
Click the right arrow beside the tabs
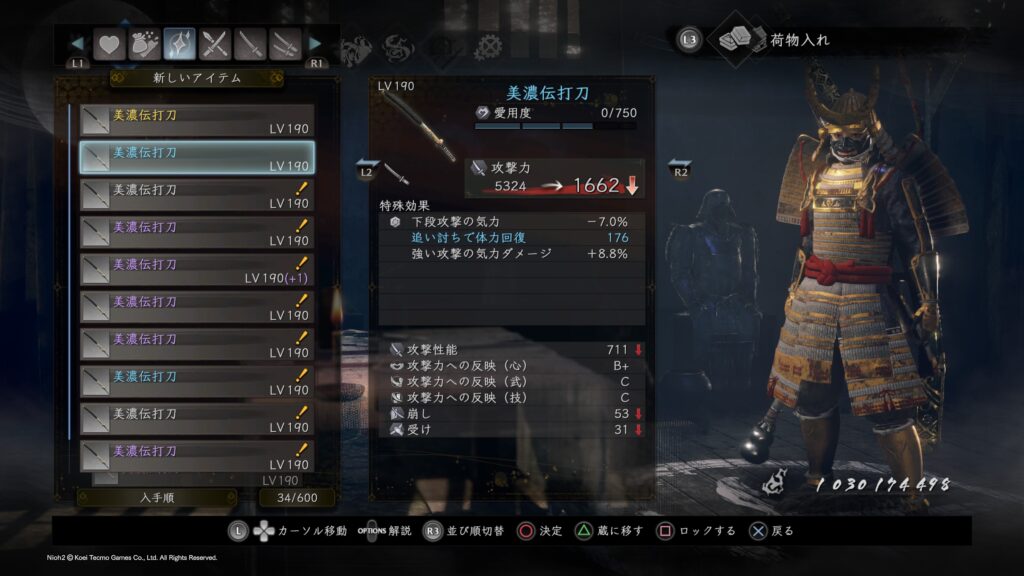pos(316,44)
